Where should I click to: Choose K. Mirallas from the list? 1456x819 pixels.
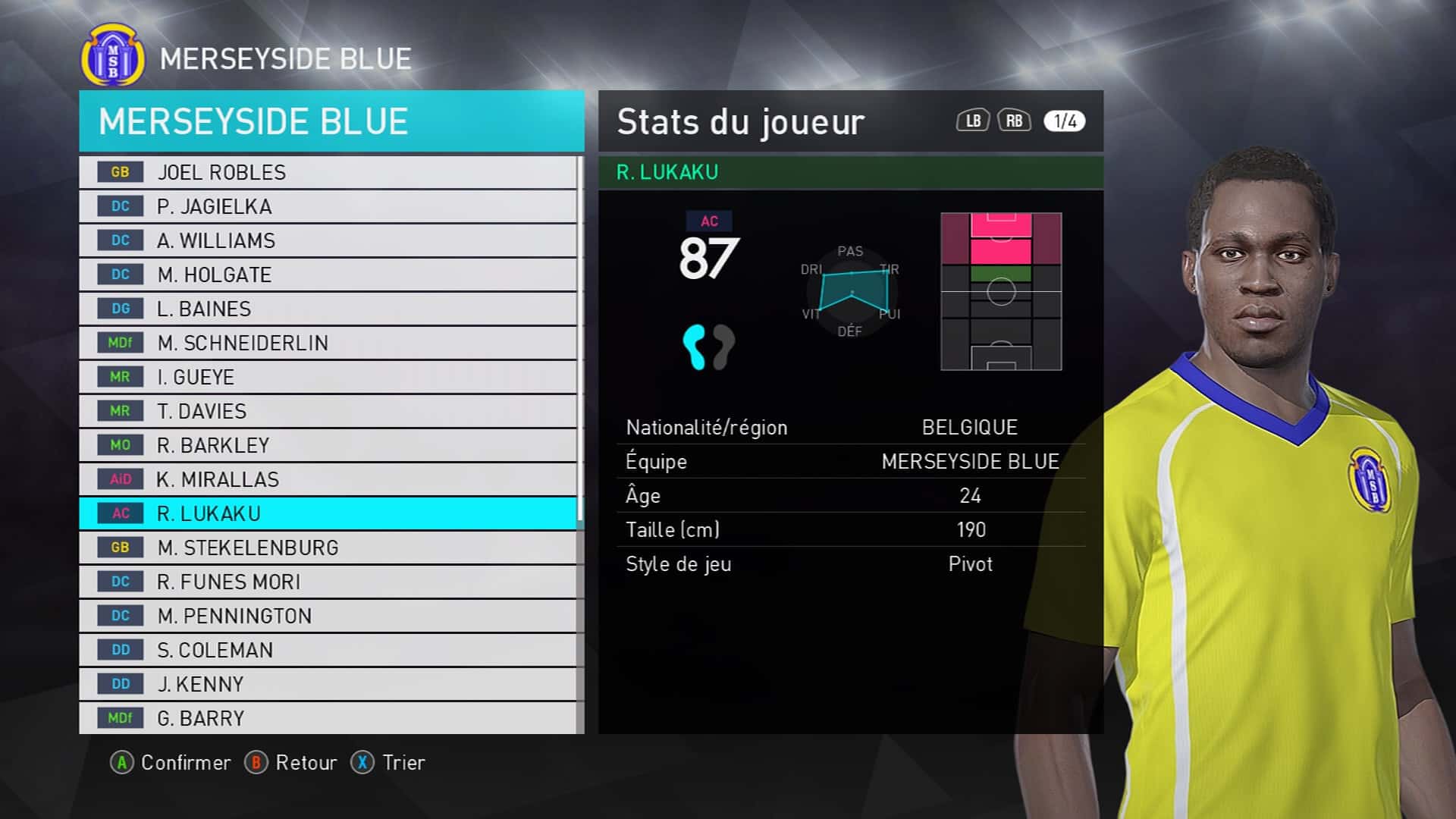click(x=328, y=479)
